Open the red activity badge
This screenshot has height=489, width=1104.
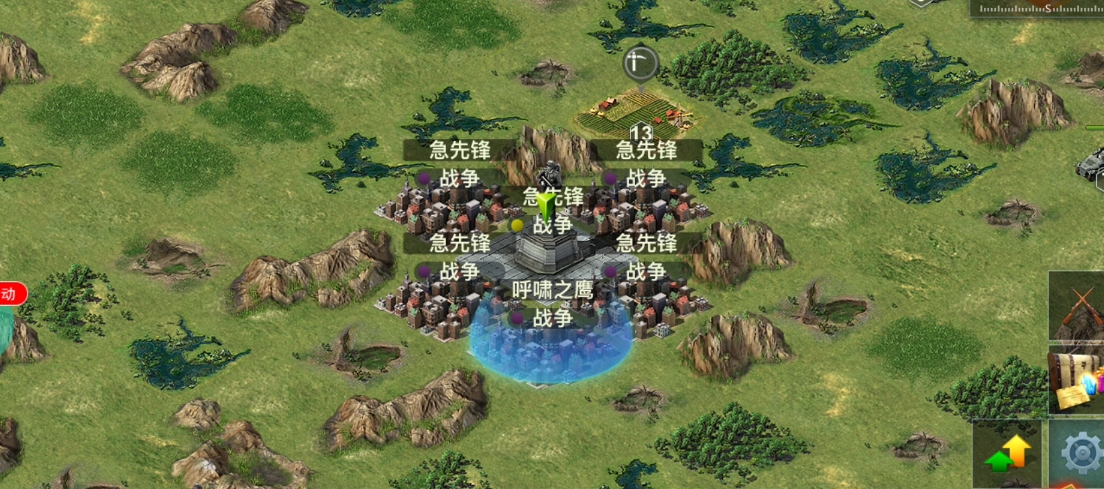11,294
